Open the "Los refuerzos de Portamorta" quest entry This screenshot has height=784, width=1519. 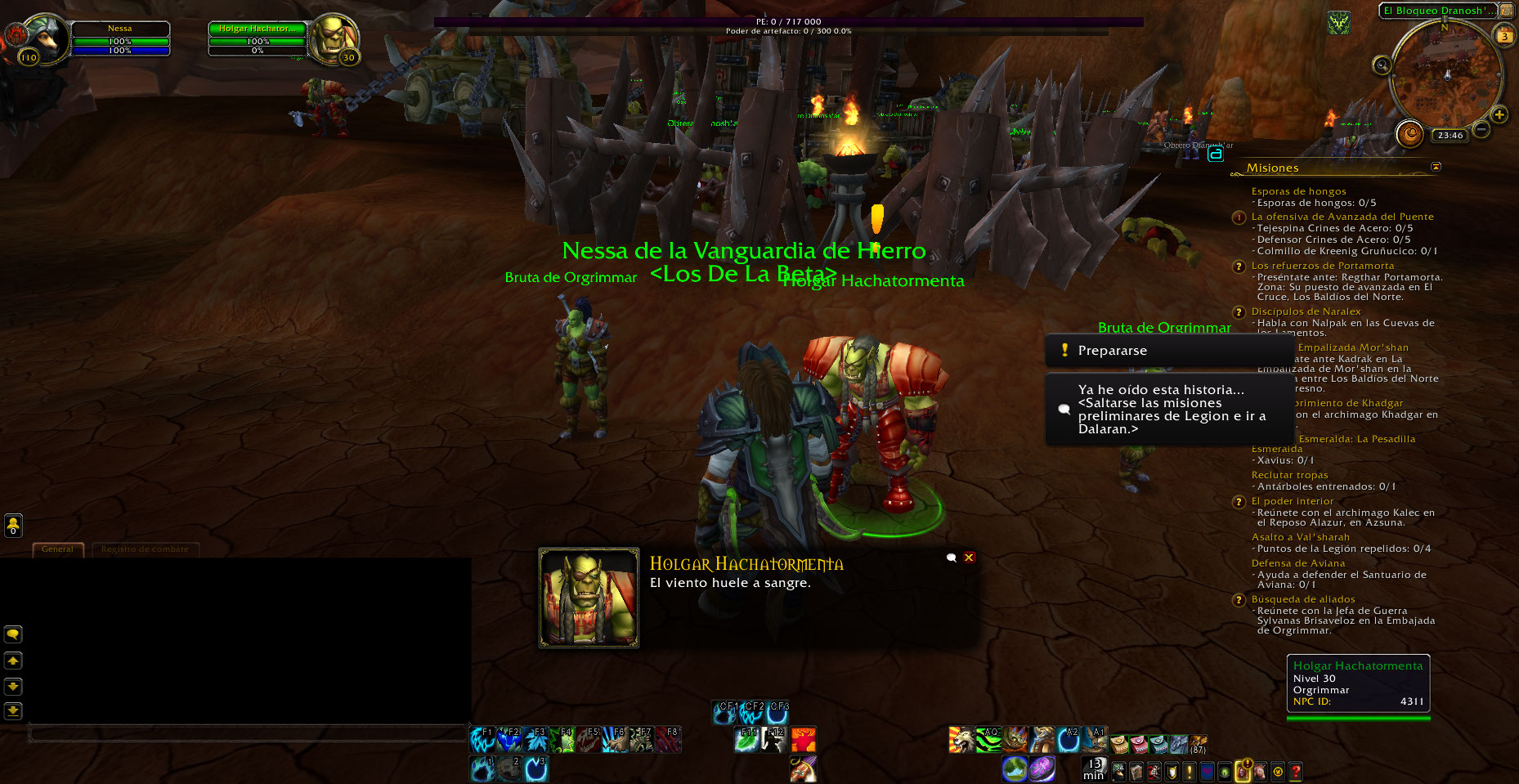pyautogui.click(x=1322, y=266)
